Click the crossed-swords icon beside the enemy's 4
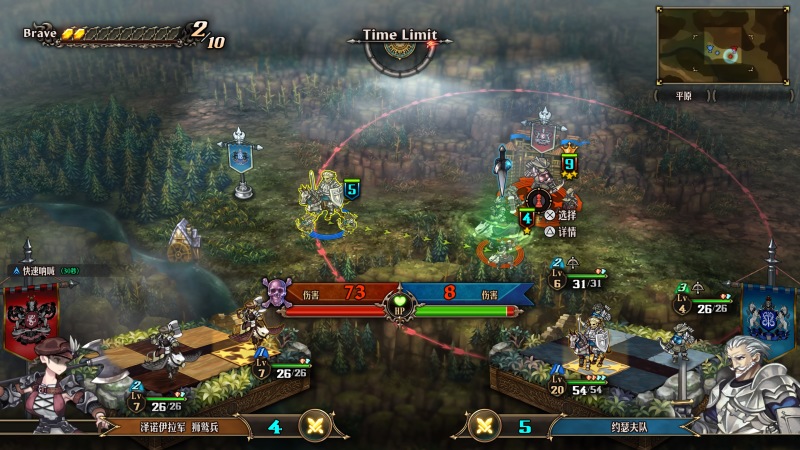The width and height of the screenshot is (800, 450). tap(318, 424)
